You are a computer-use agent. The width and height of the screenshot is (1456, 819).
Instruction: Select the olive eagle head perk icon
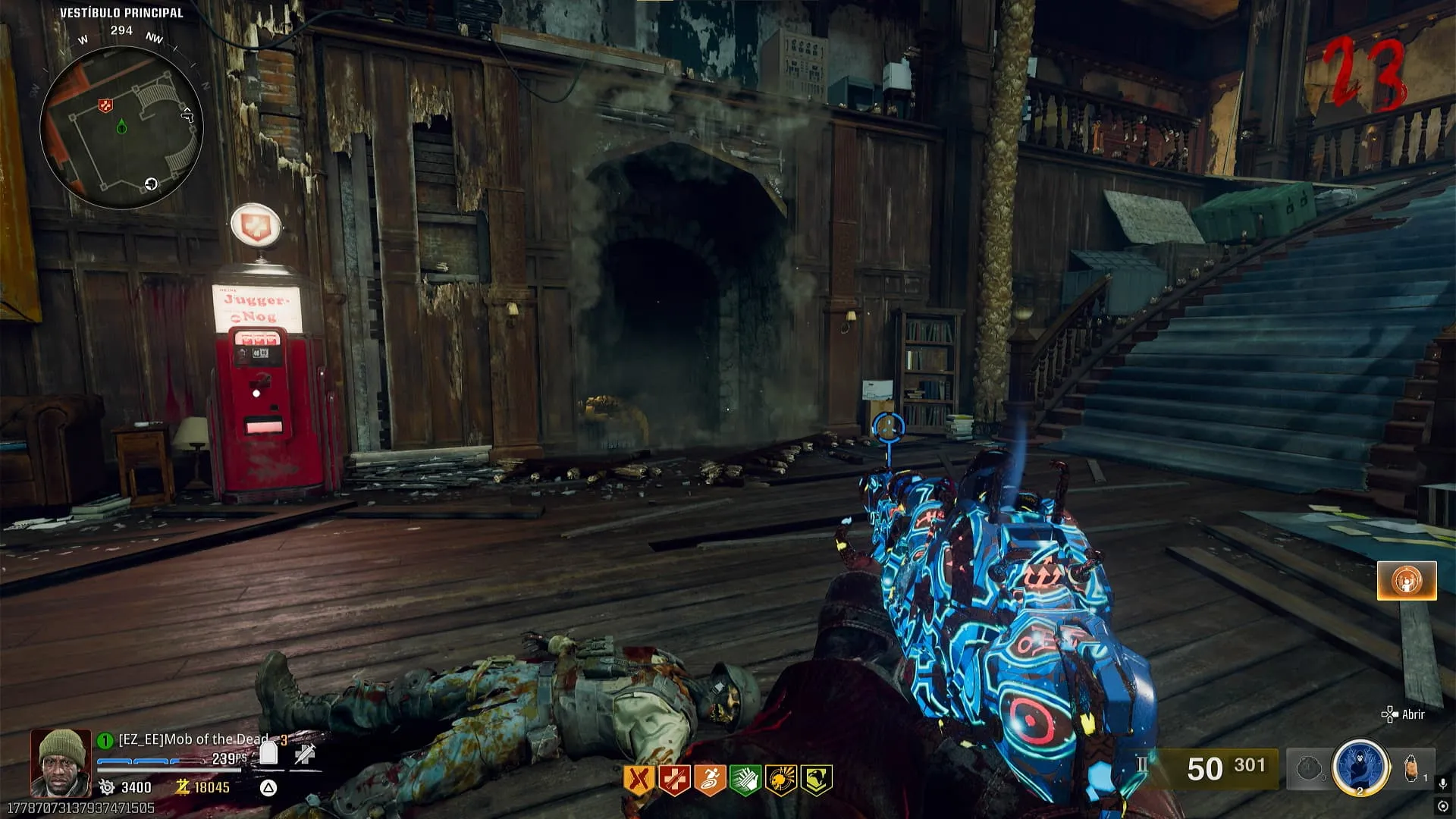817,780
